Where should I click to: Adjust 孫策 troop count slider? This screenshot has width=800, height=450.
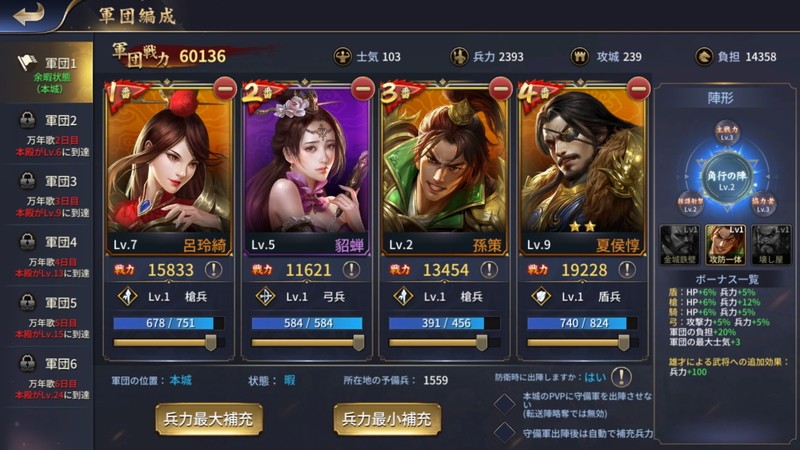[481, 342]
